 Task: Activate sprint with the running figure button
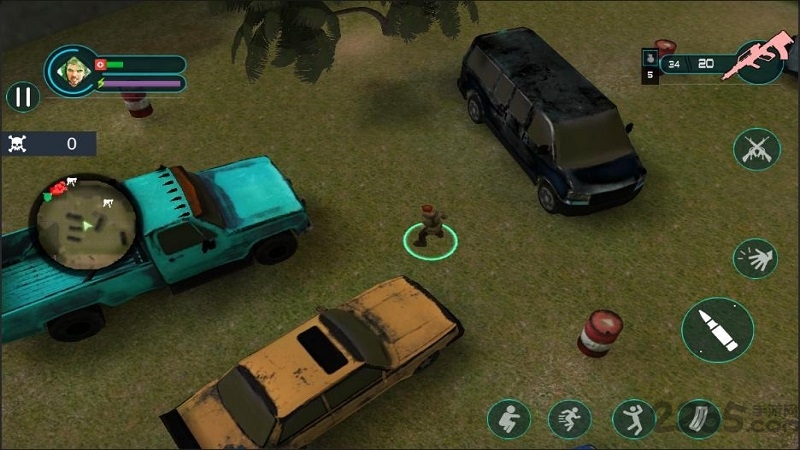[570, 419]
